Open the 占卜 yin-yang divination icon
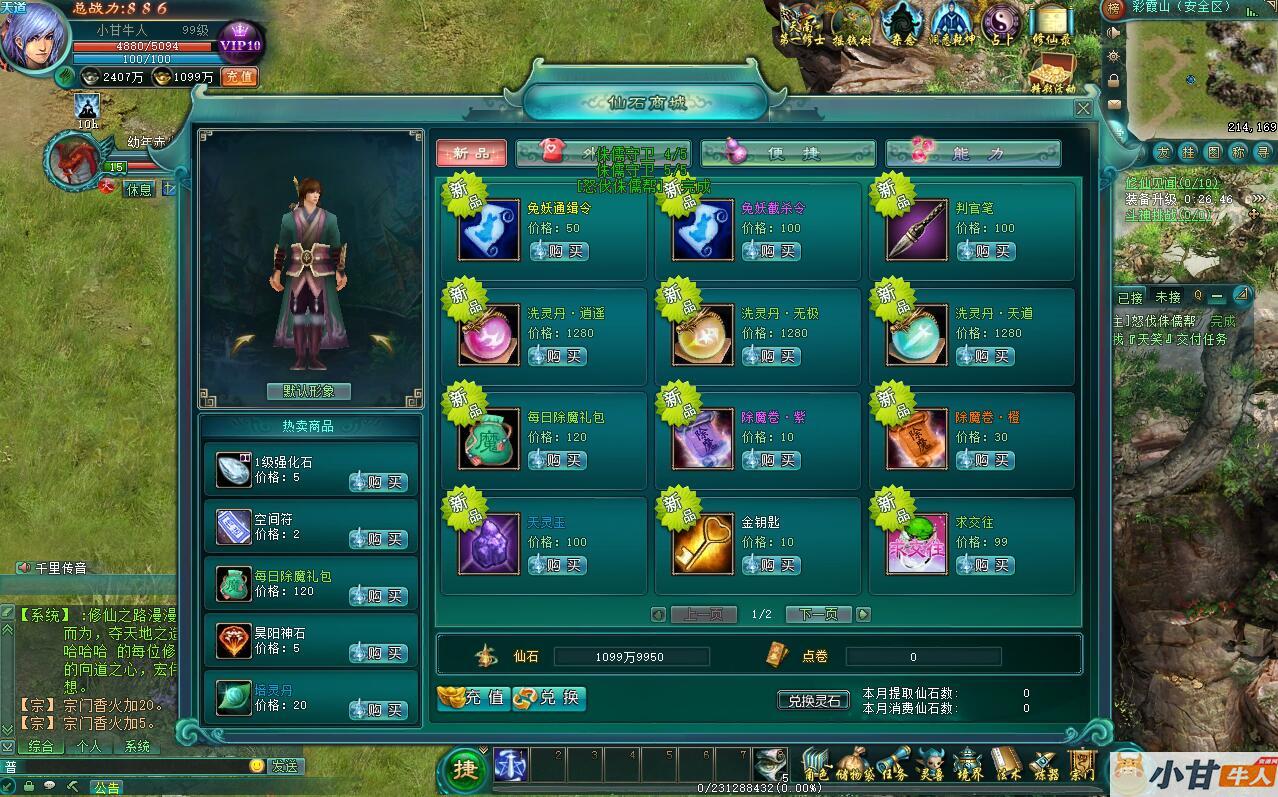This screenshot has width=1278, height=797. pos(1001,24)
